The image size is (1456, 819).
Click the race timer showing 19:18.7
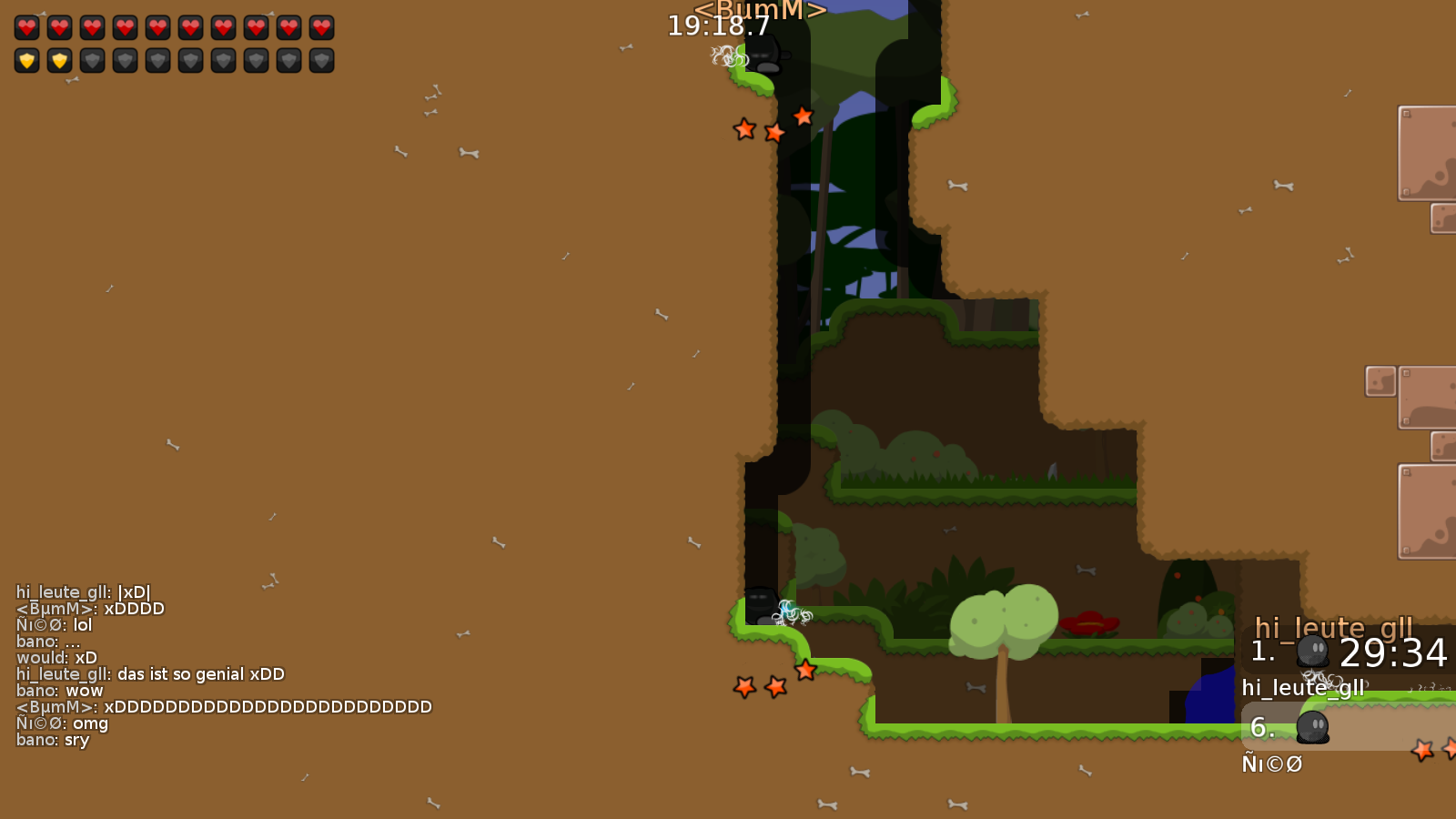(720, 26)
